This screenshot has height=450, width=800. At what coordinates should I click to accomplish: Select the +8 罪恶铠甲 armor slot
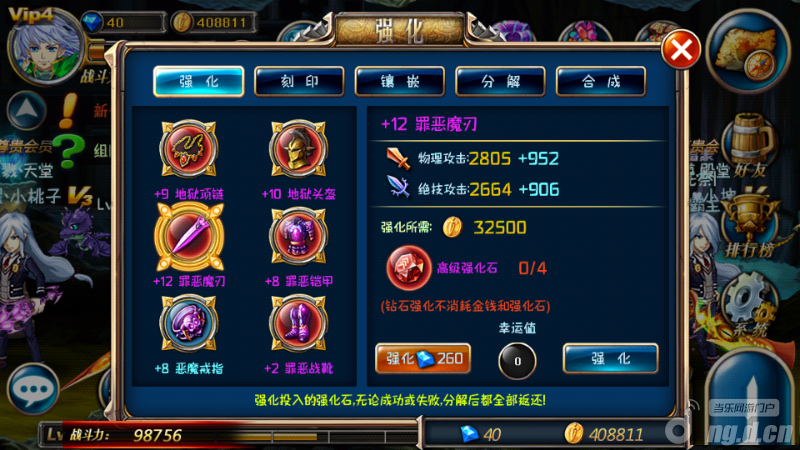[x=298, y=236]
